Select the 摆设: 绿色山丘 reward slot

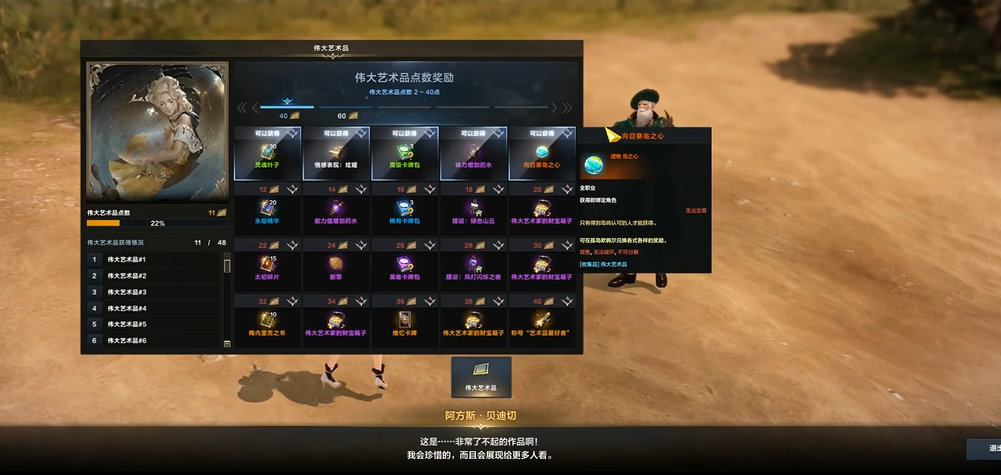pos(474,209)
